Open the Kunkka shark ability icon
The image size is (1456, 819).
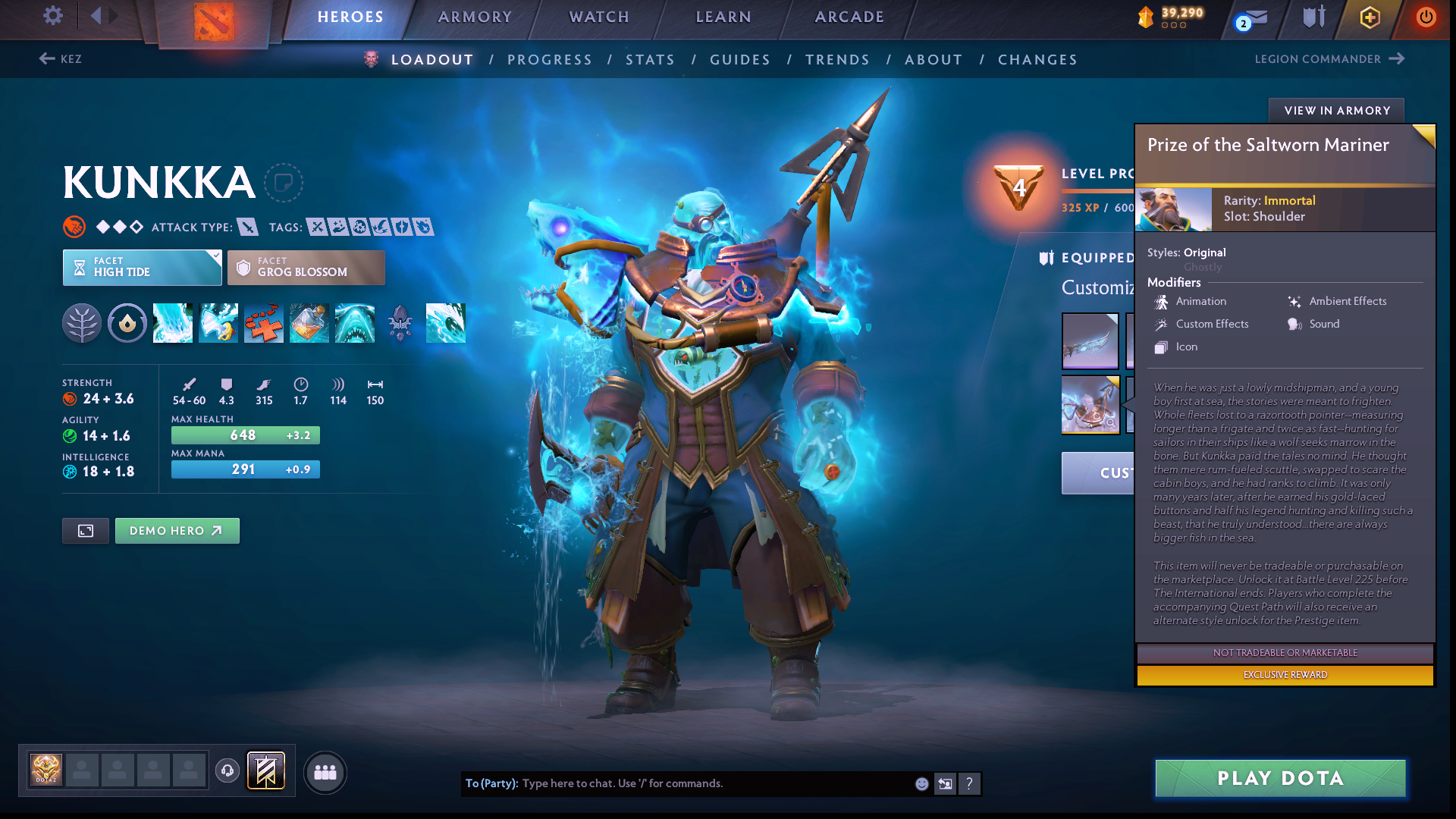tap(355, 323)
